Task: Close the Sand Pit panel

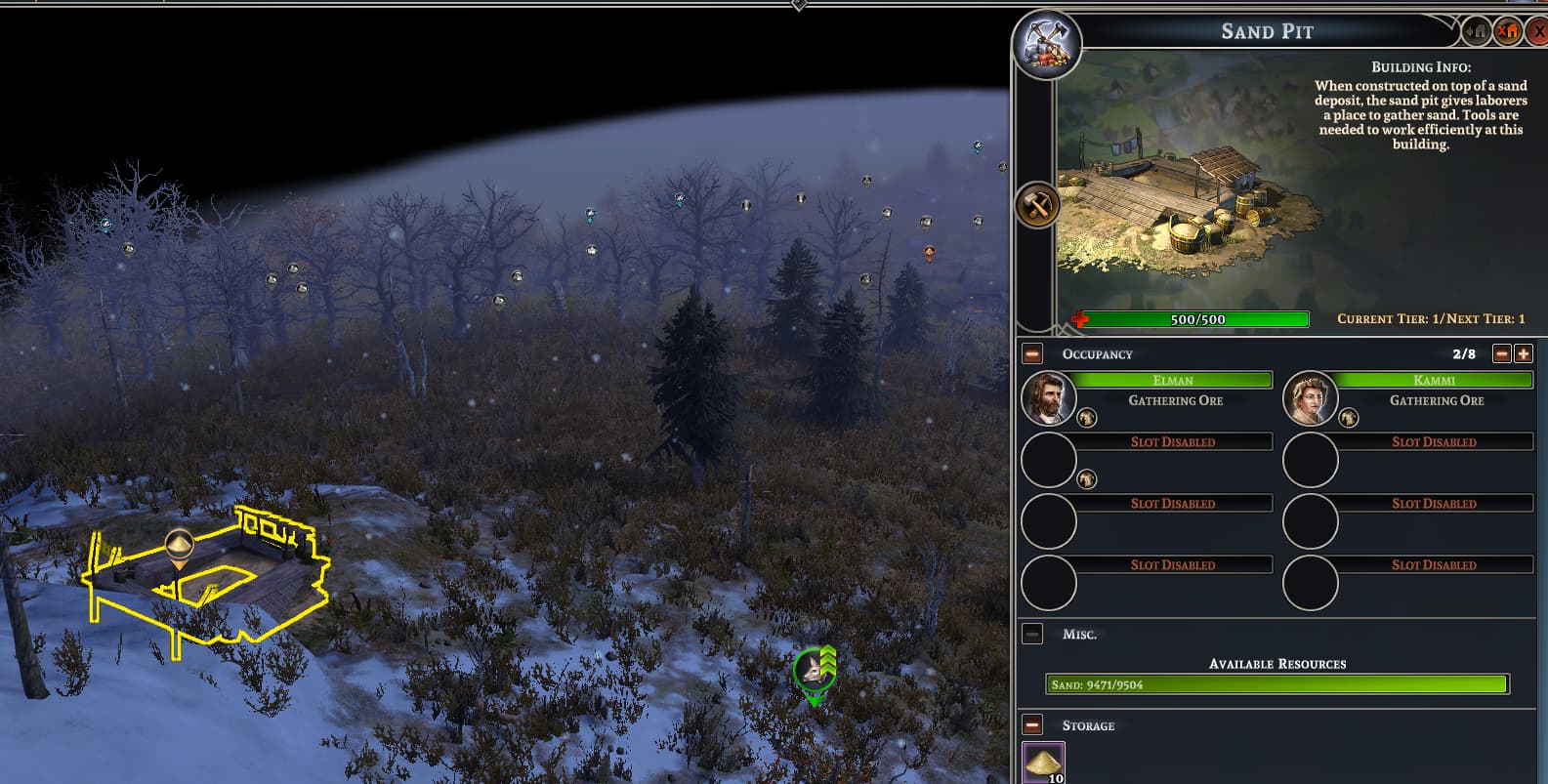Action: (x=1539, y=32)
